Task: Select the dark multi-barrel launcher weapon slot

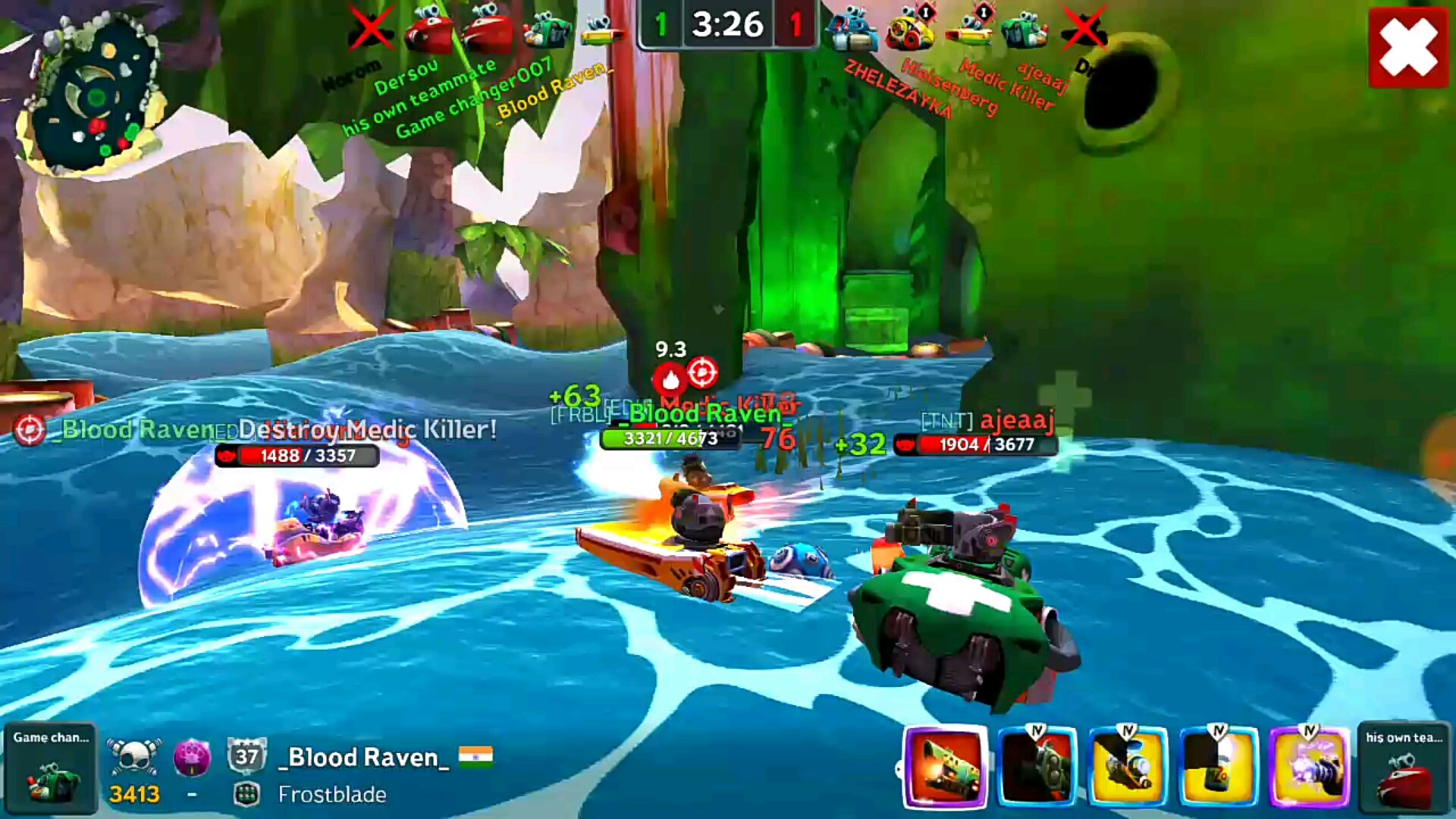Action: [x=1037, y=767]
